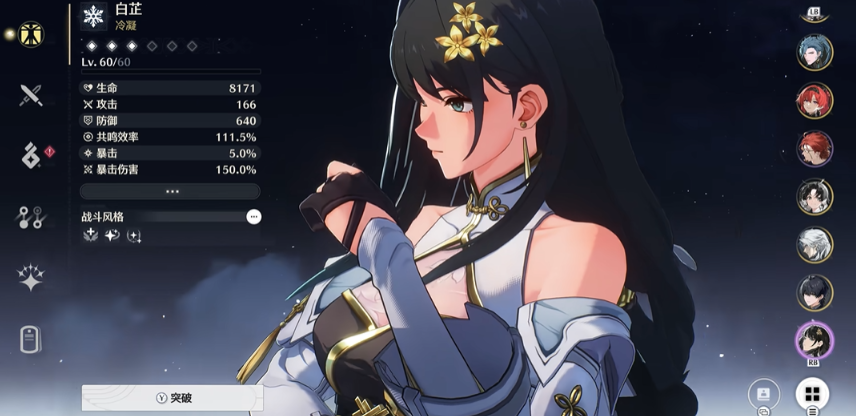Image resolution: width=856 pixels, height=416 pixels.
Task: Select the purple-ringed 白芷 portrait
Action: 814,341
